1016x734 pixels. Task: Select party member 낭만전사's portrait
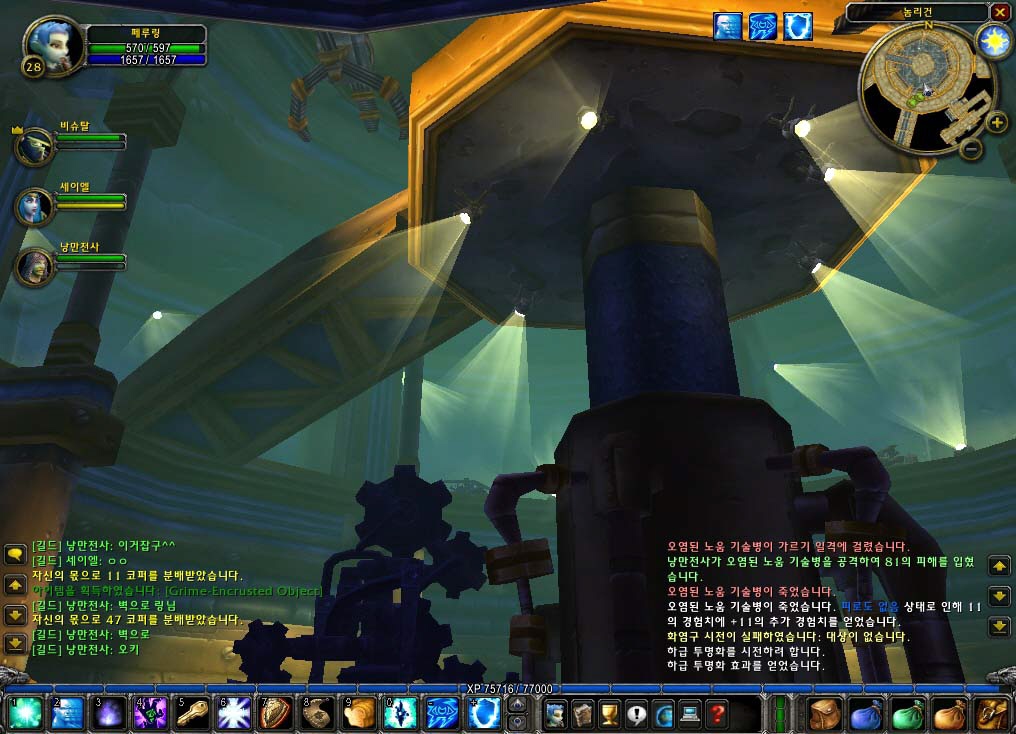point(34,265)
